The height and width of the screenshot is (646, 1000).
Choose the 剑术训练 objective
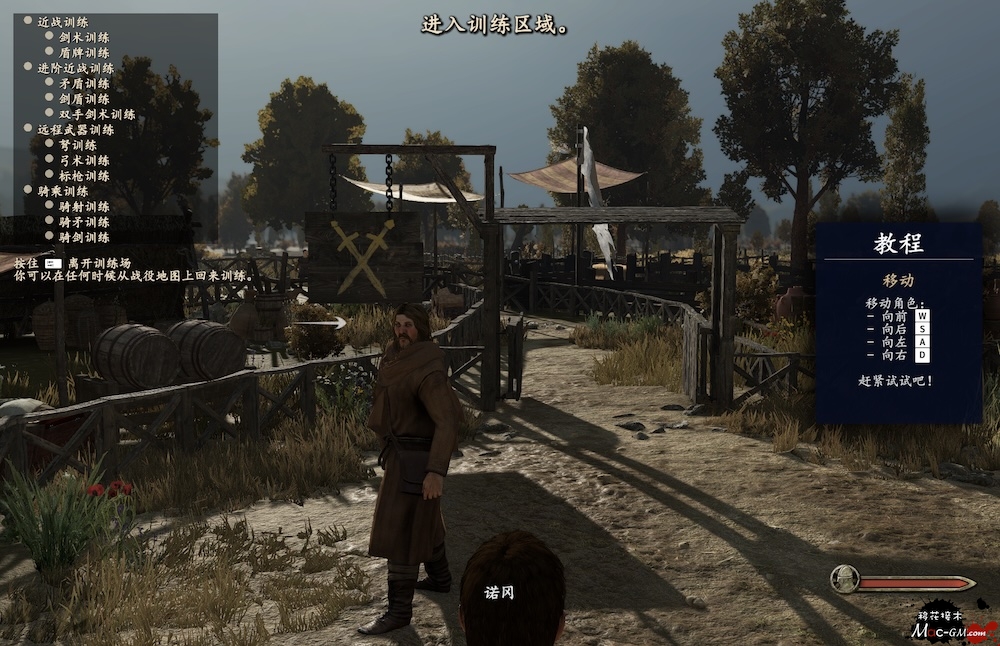click(83, 37)
